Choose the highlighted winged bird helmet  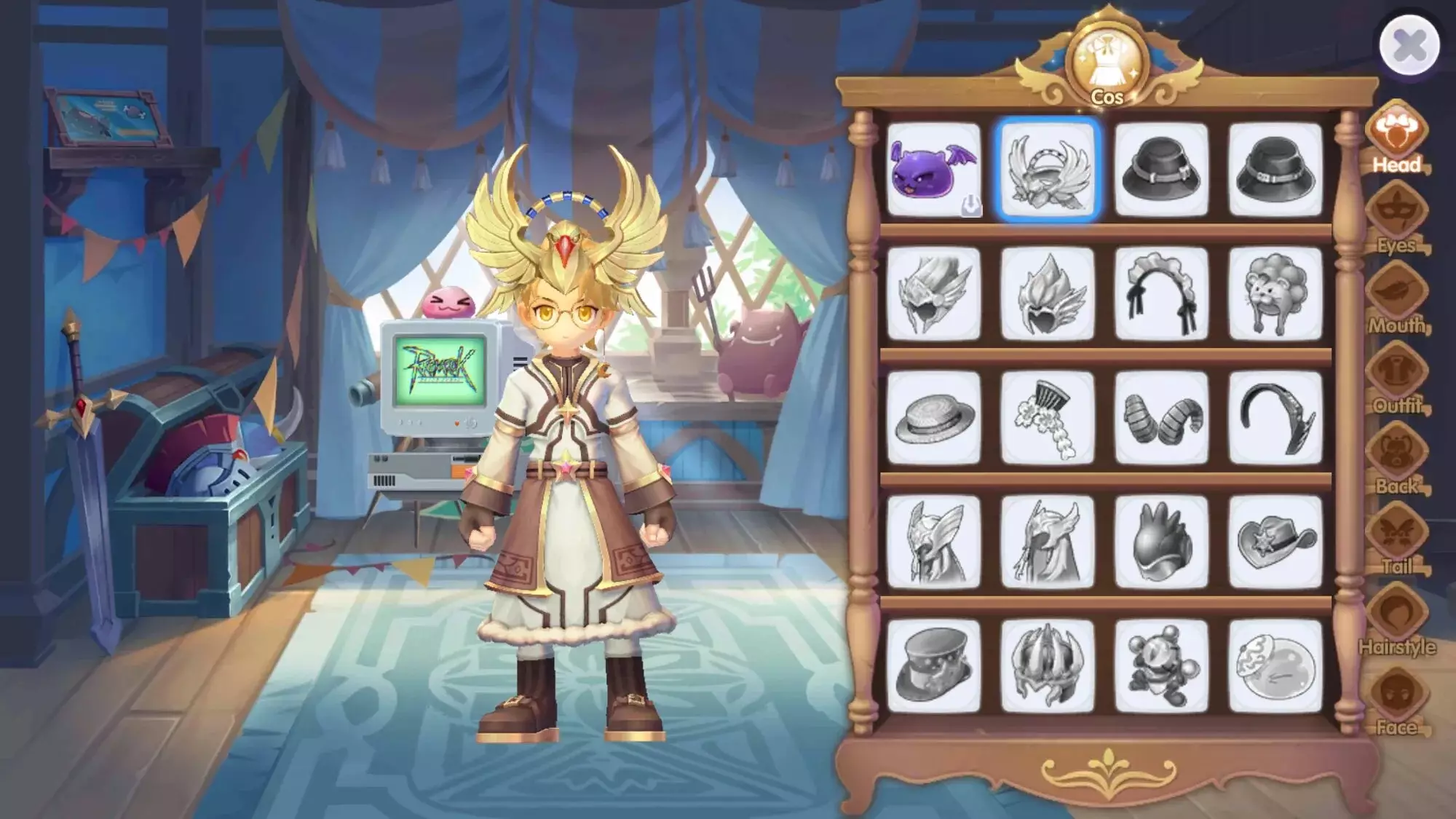(1048, 170)
